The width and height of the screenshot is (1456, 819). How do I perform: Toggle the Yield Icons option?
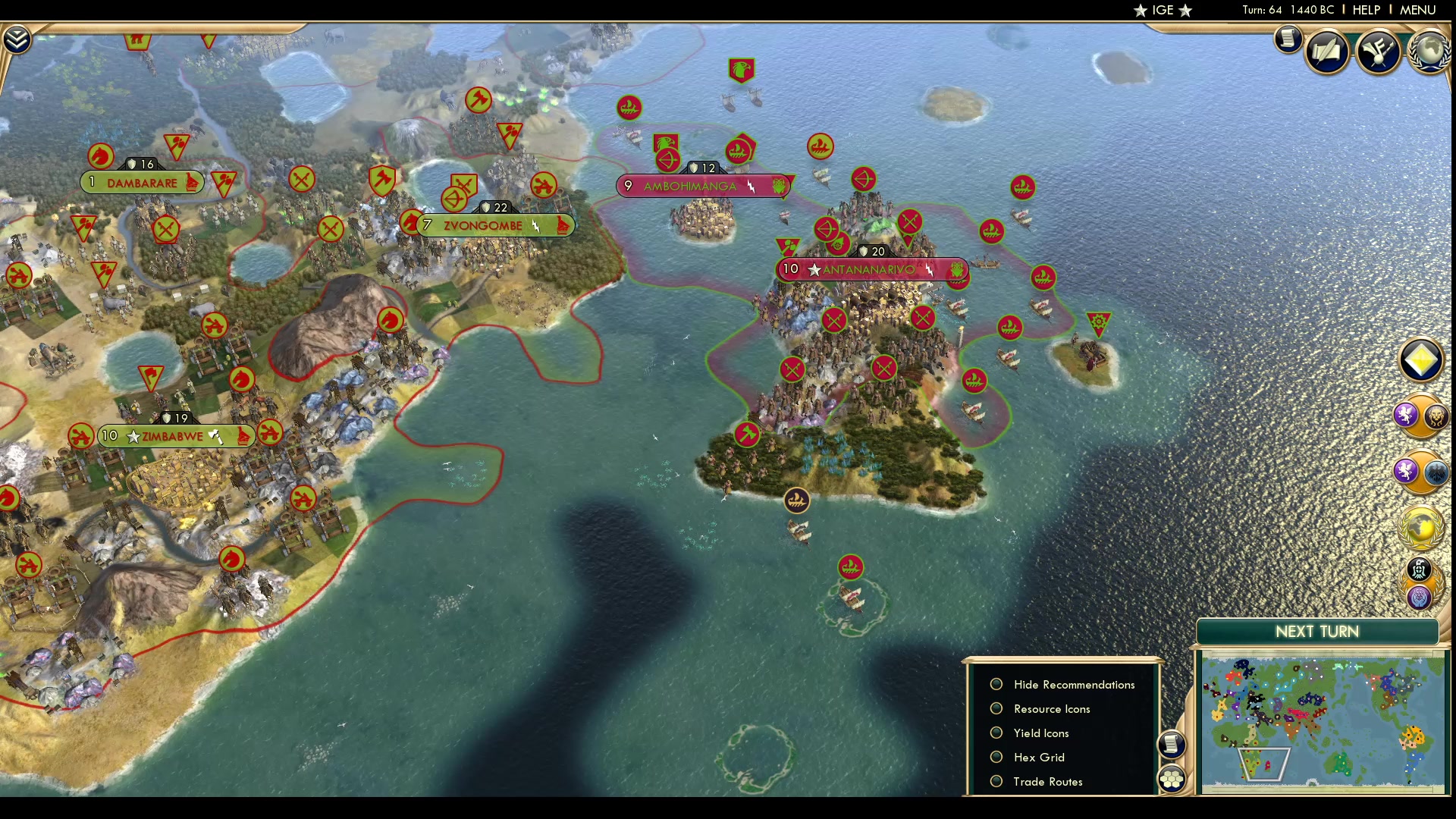tap(996, 733)
